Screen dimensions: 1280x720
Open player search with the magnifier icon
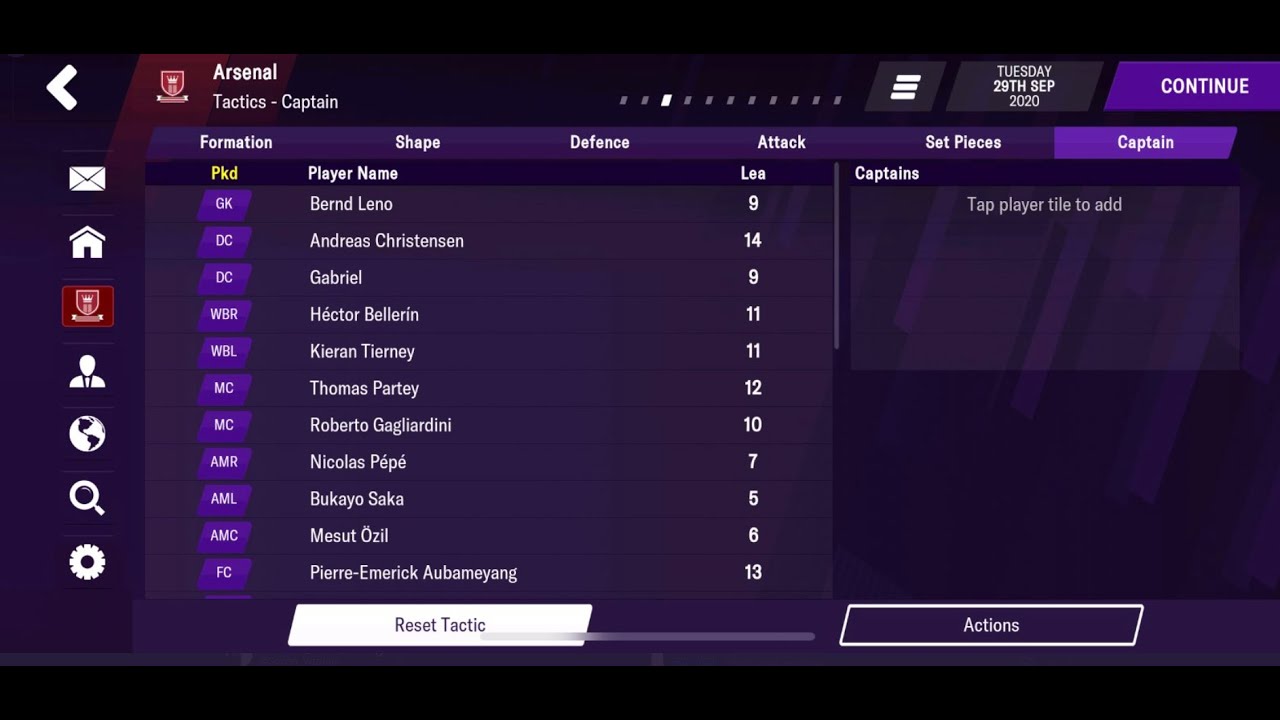pyautogui.click(x=87, y=498)
